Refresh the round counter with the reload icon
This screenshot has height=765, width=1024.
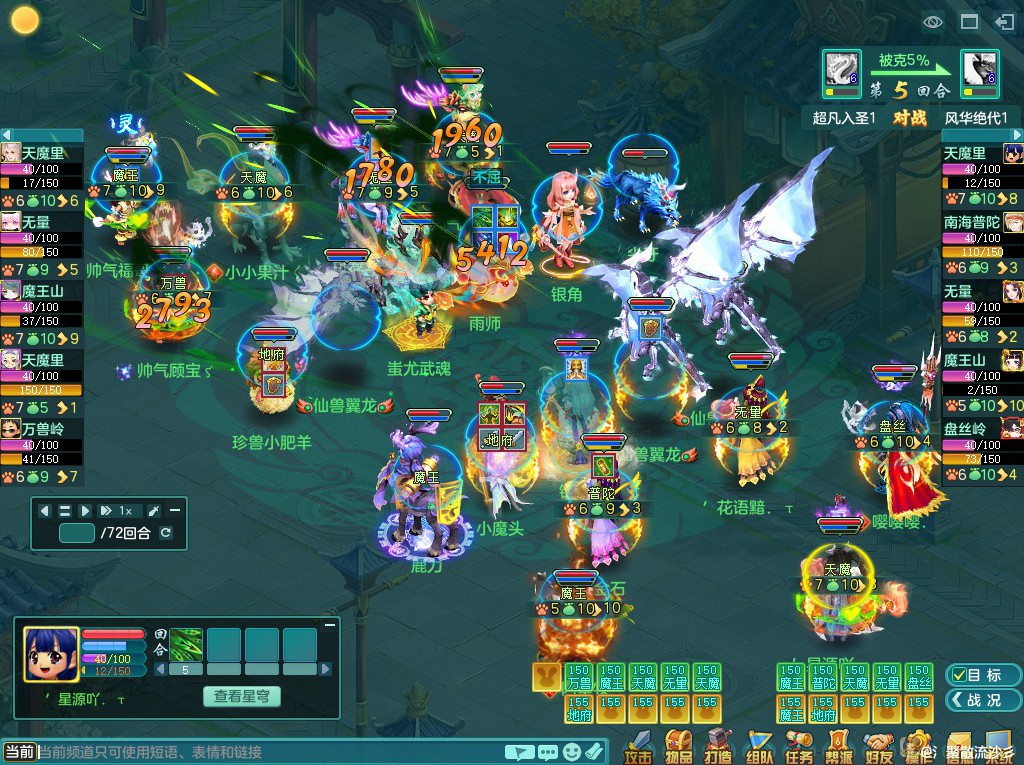166,533
